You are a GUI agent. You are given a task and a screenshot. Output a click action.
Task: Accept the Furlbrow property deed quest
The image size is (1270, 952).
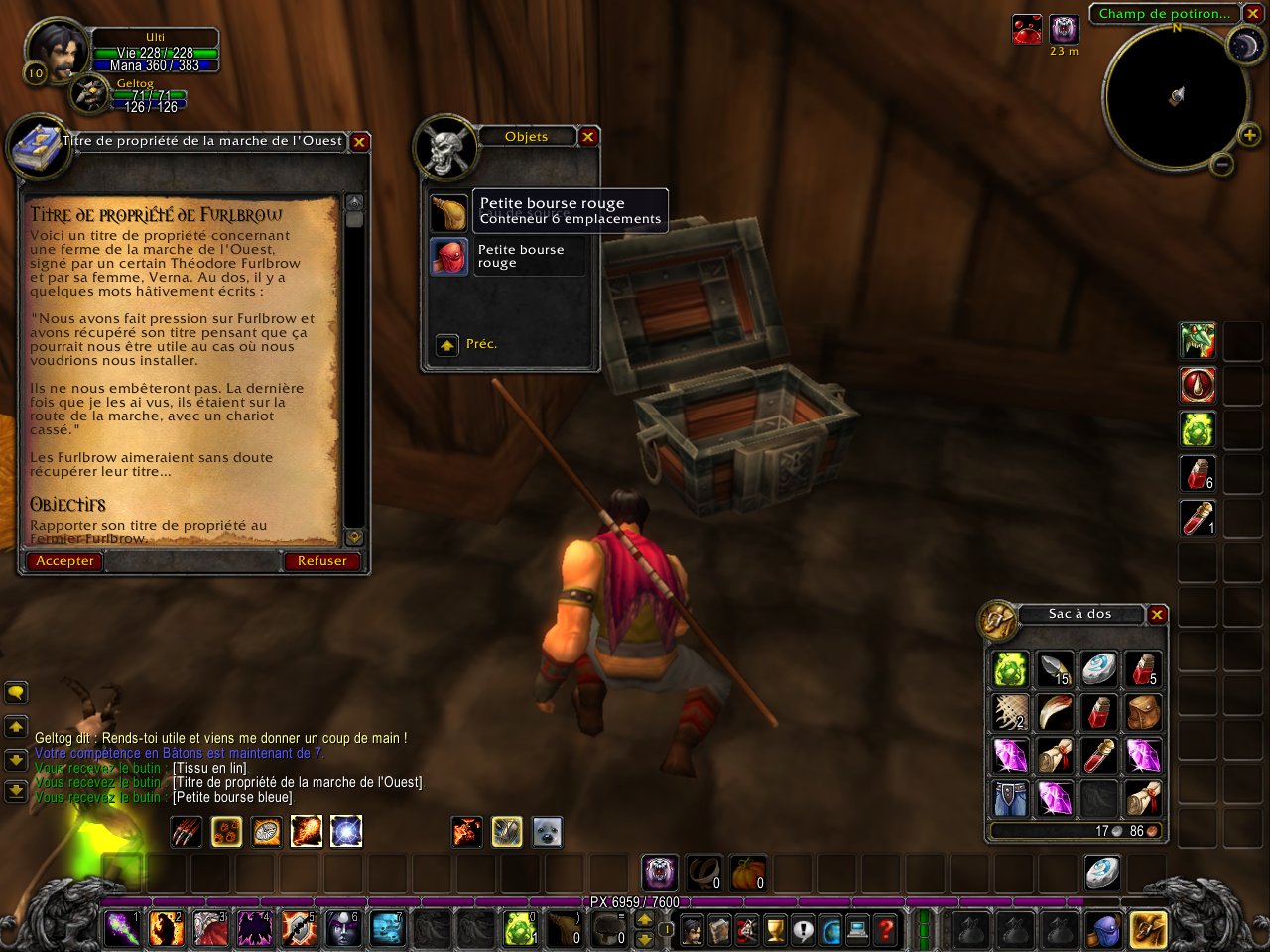tap(65, 561)
